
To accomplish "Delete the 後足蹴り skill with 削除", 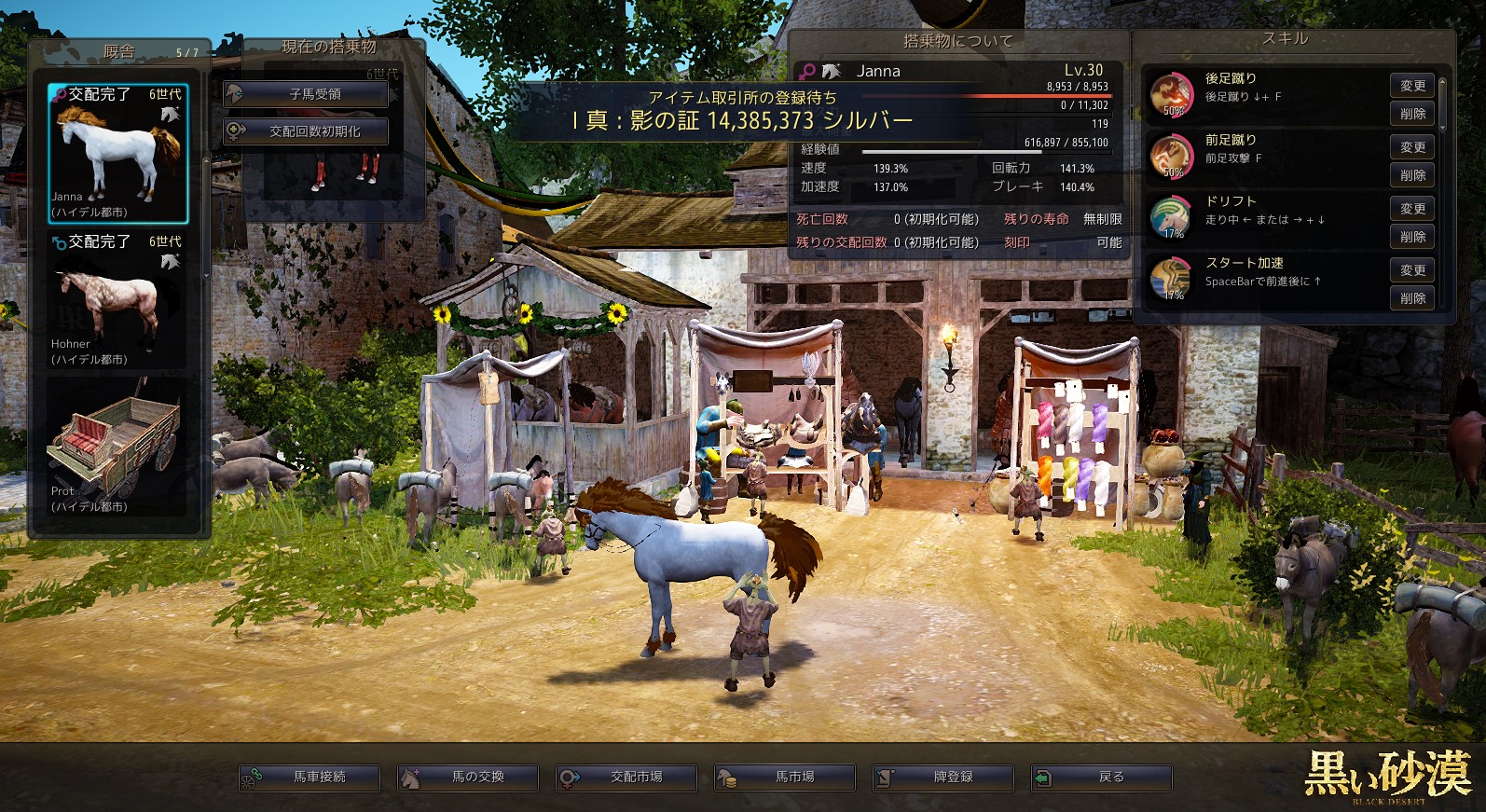I will coord(1412,114).
